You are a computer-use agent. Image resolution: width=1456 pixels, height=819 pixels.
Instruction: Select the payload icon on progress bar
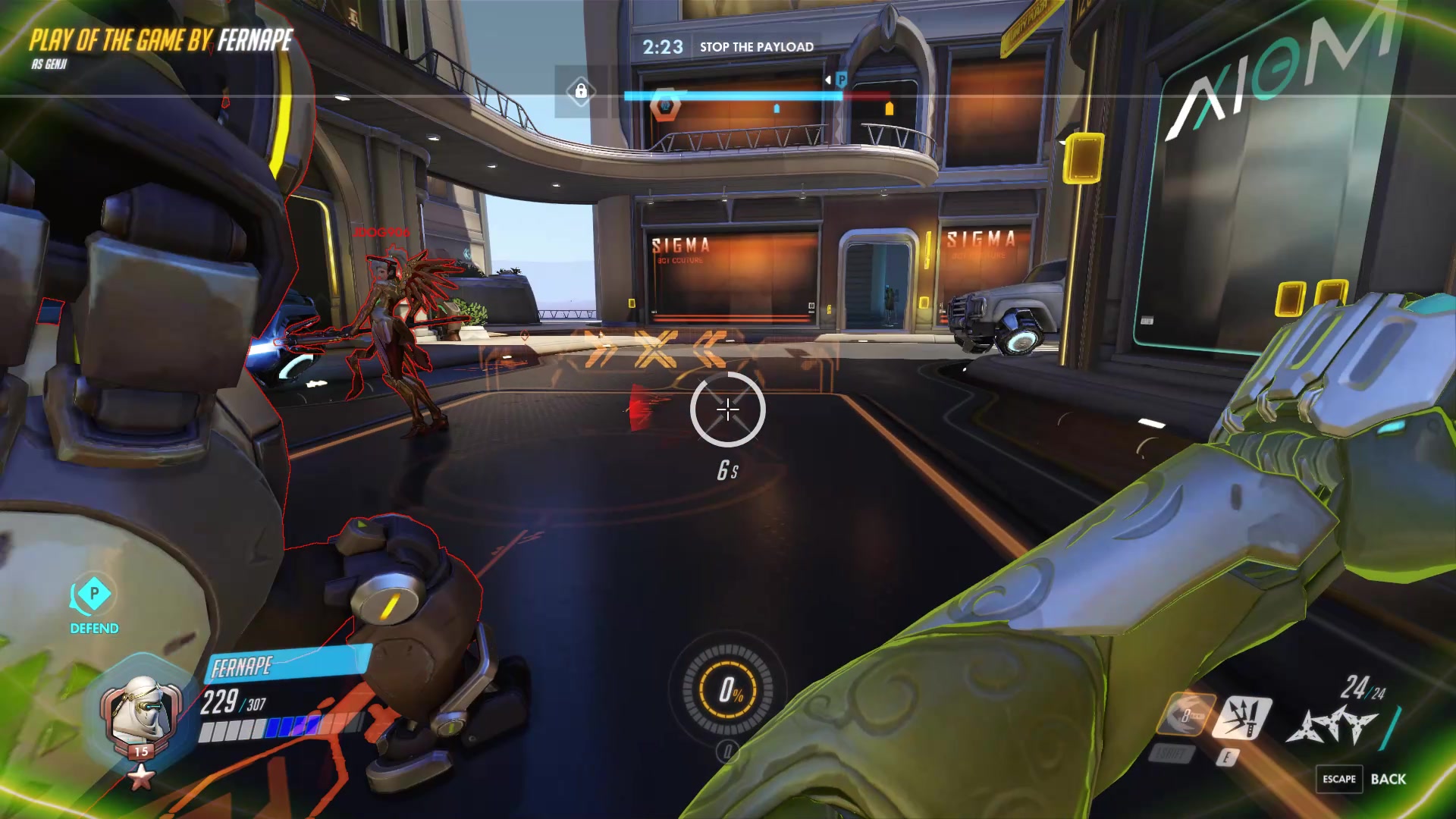665,105
